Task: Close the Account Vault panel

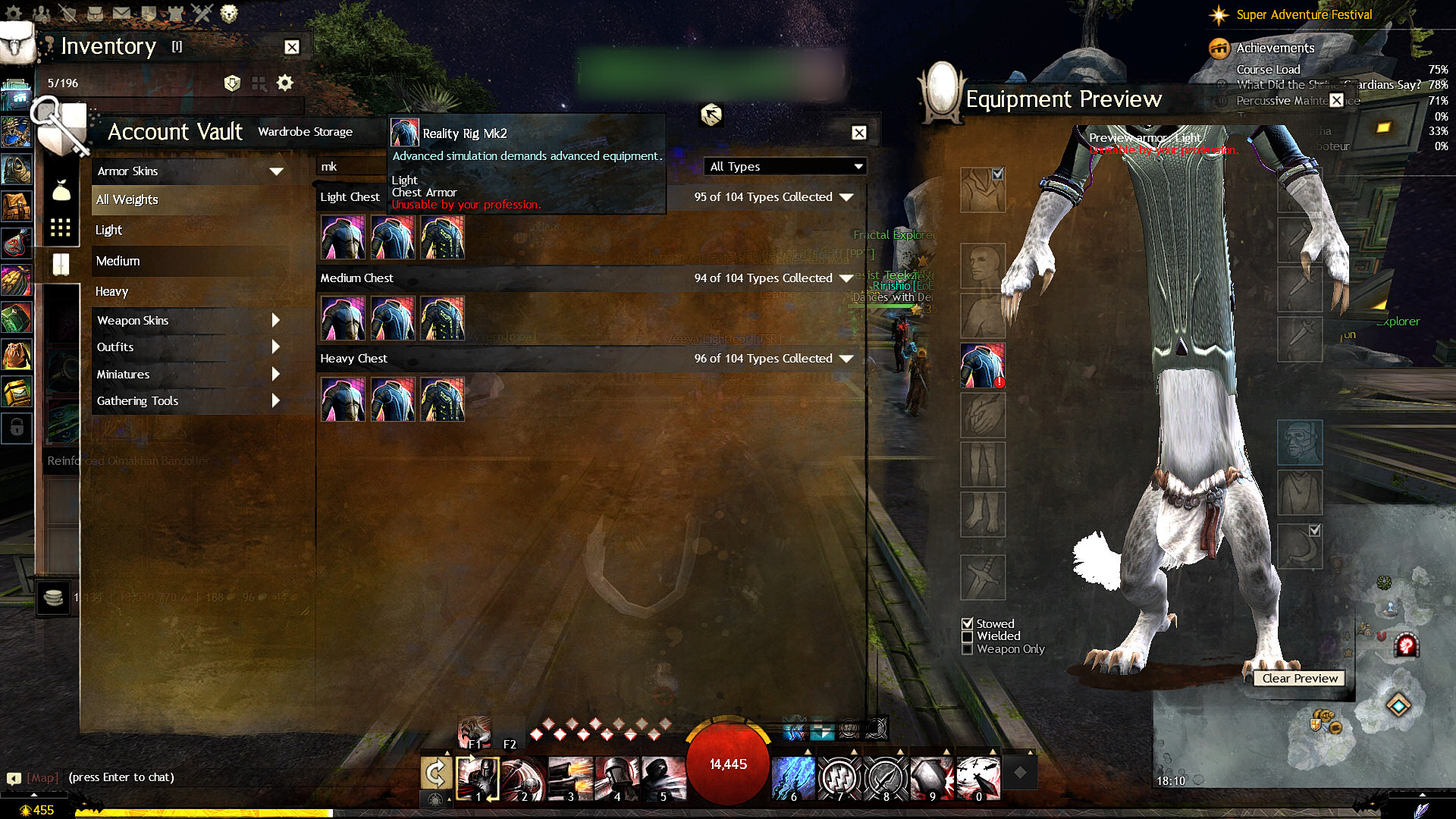Action: (858, 133)
